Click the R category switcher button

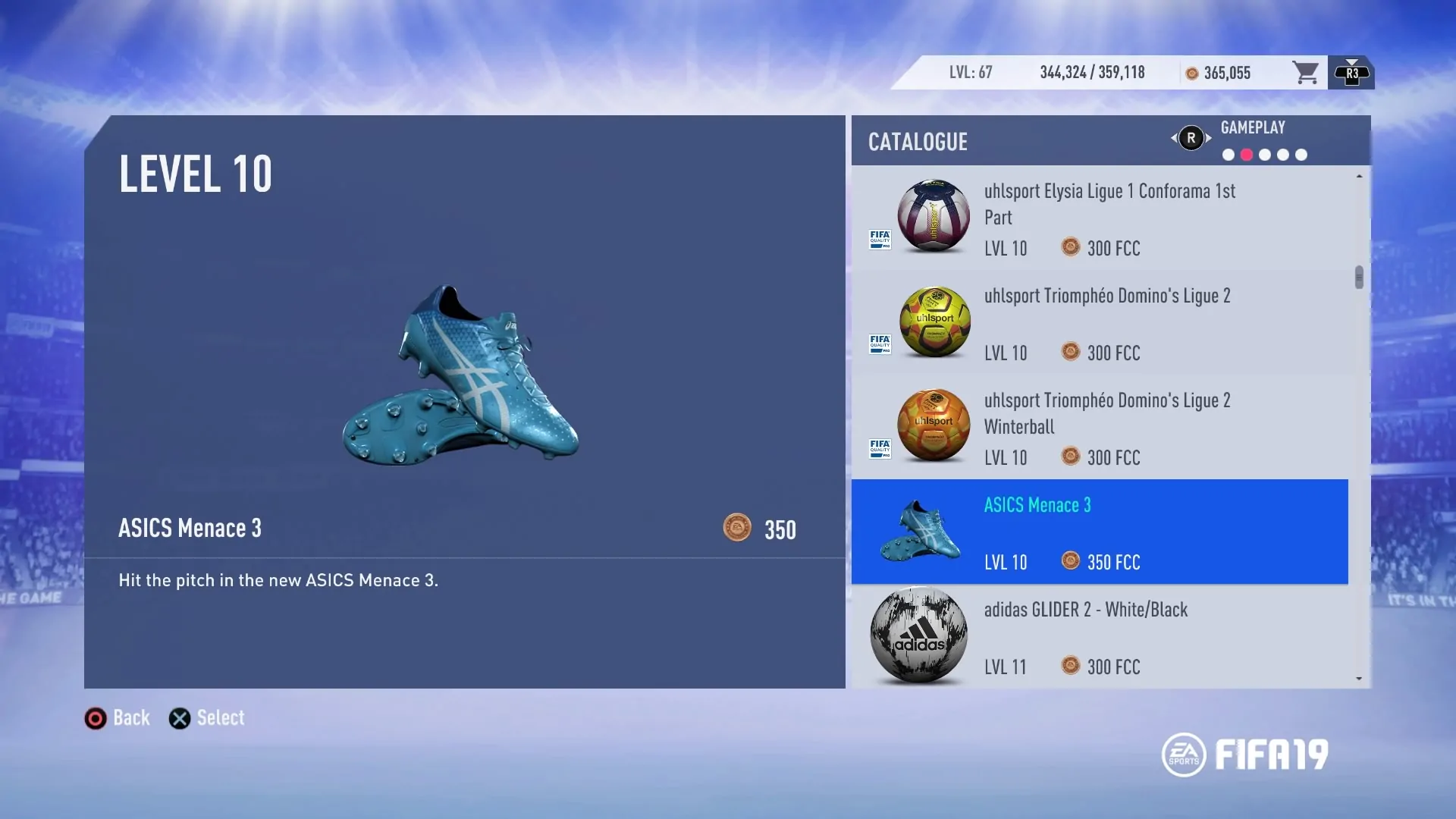[1191, 138]
